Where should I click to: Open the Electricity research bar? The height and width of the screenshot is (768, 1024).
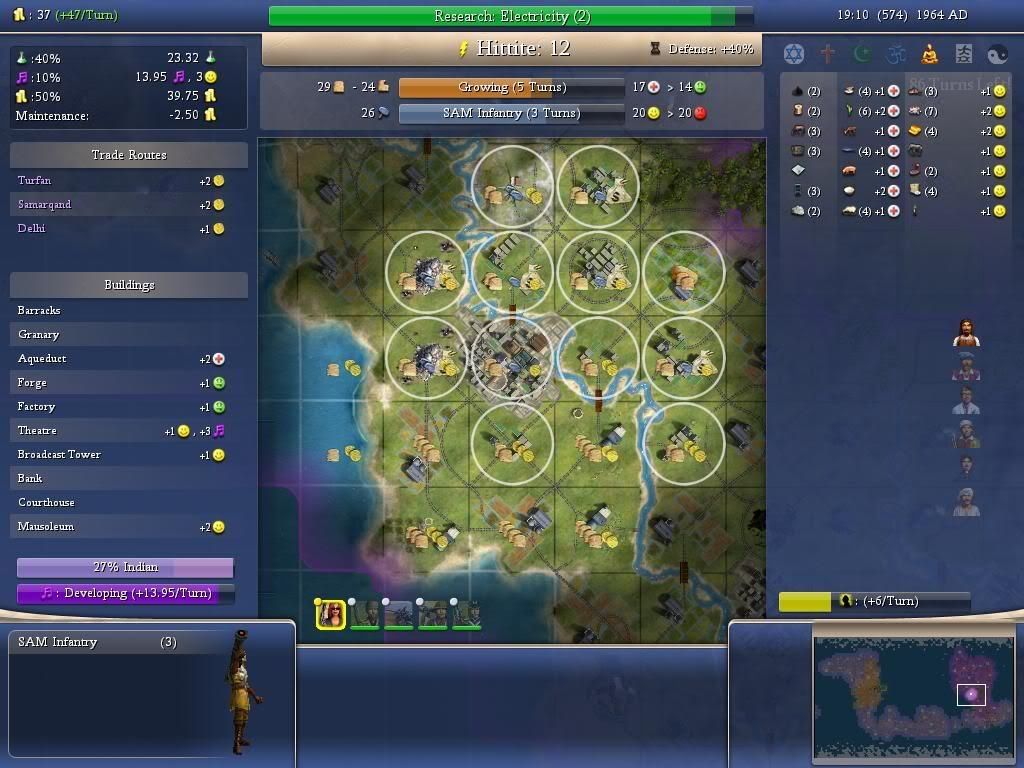(511, 16)
